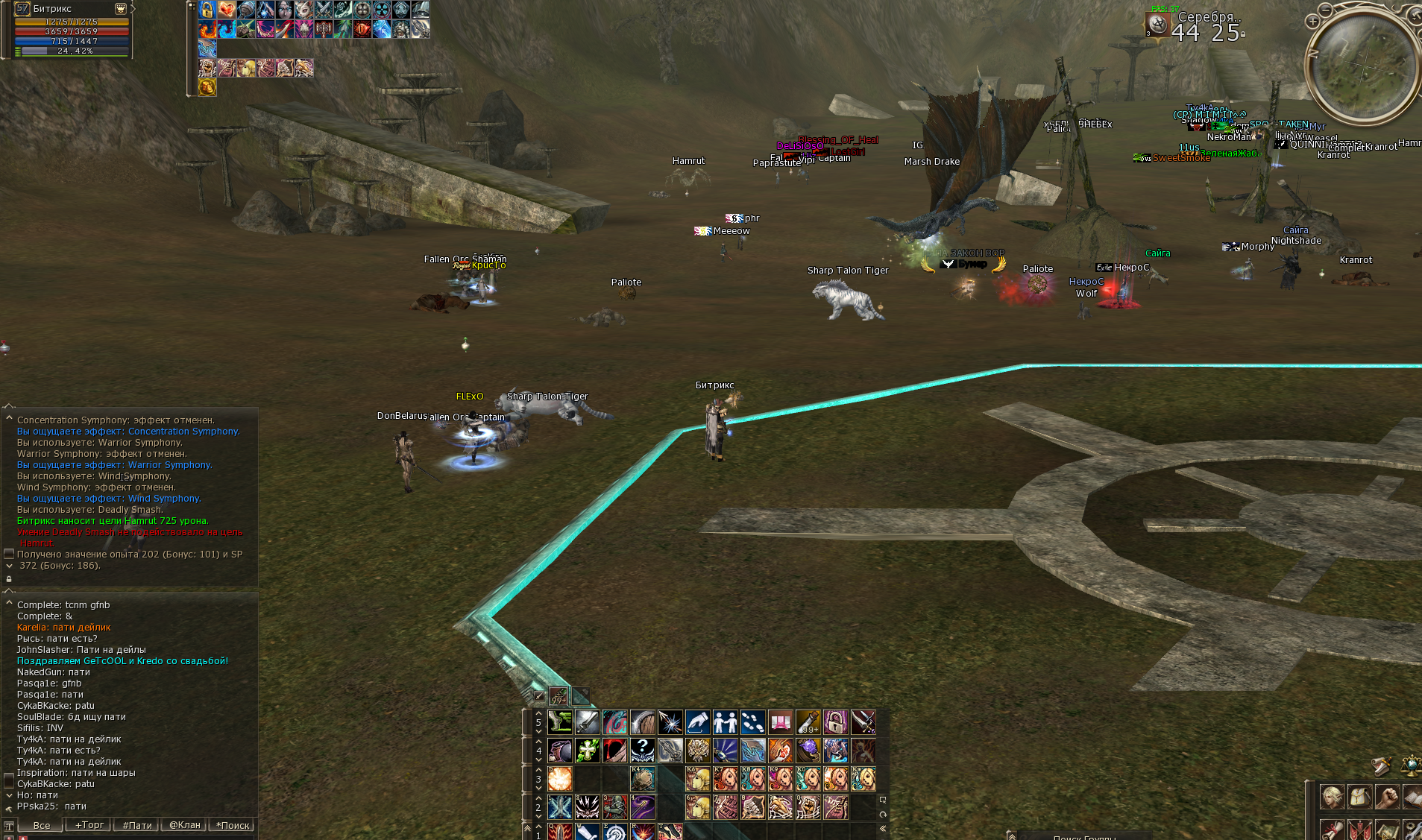The width and height of the screenshot is (1422, 840).
Task: Use the padlock icon on hotbar
Action: [x=835, y=721]
